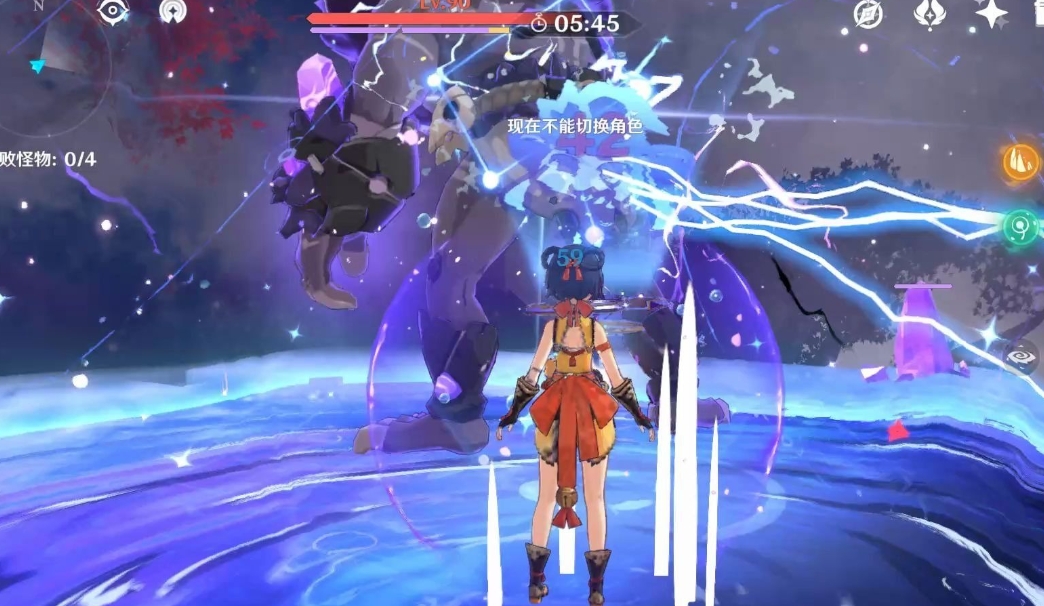This screenshot has width=1044, height=606.
Task: Open the Wish menu four-pointed star icon
Action: 991,13
